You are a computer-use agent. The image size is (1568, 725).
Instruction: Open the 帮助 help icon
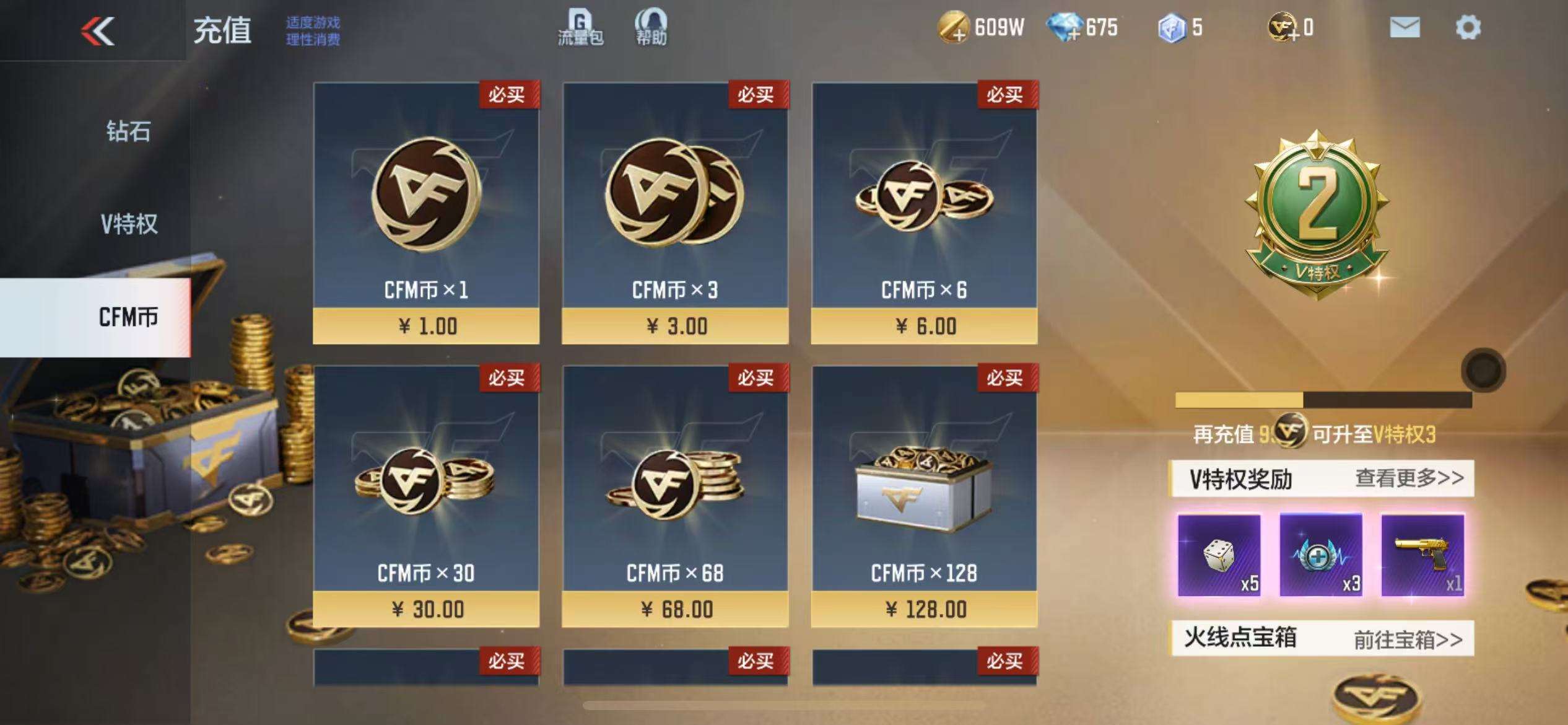651,28
